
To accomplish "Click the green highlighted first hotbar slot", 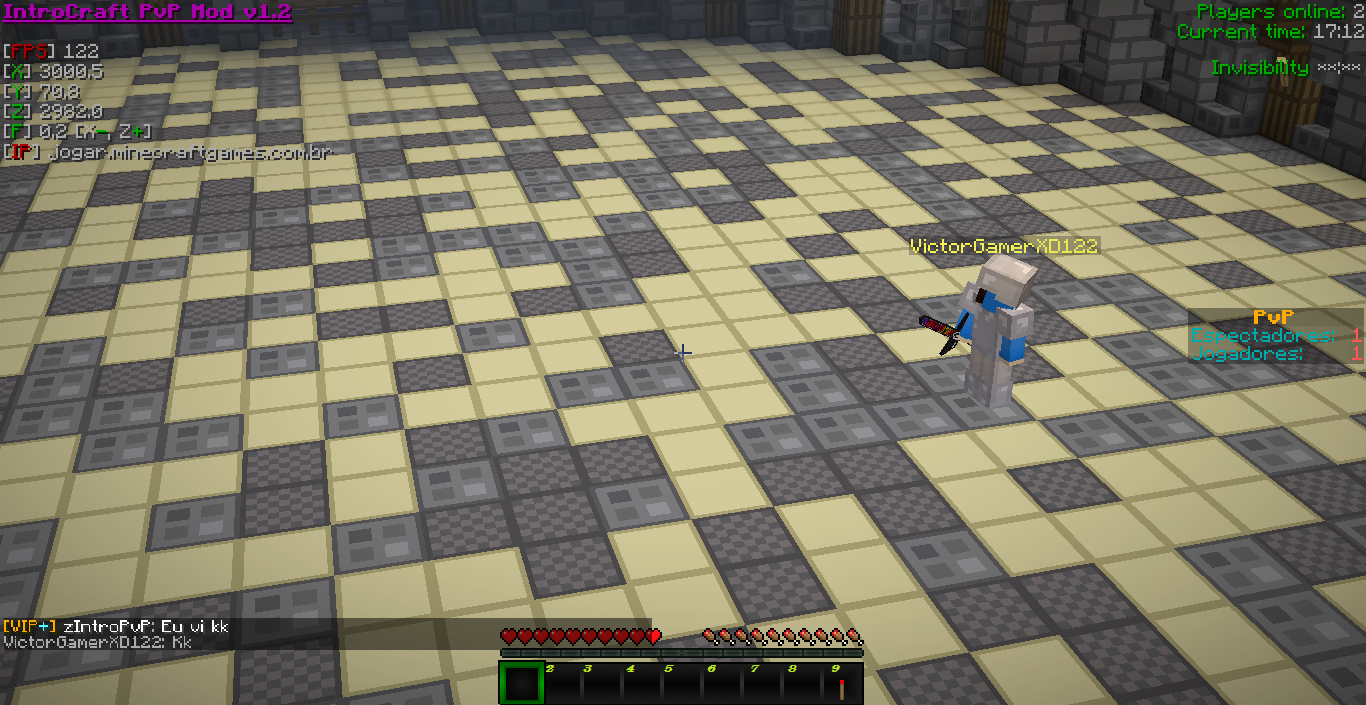I will [x=520, y=684].
